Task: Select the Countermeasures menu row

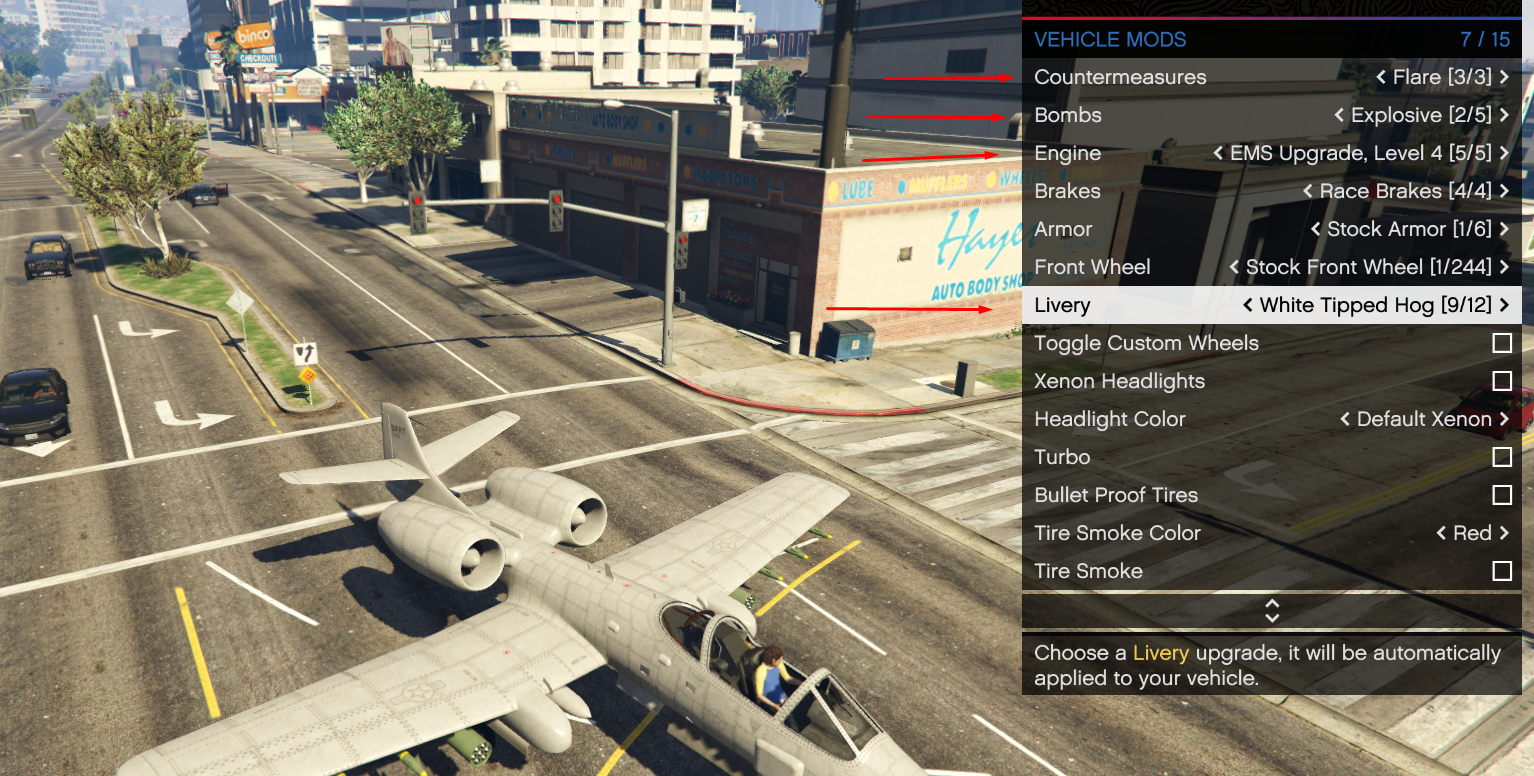Action: pyautogui.click(x=1120, y=77)
